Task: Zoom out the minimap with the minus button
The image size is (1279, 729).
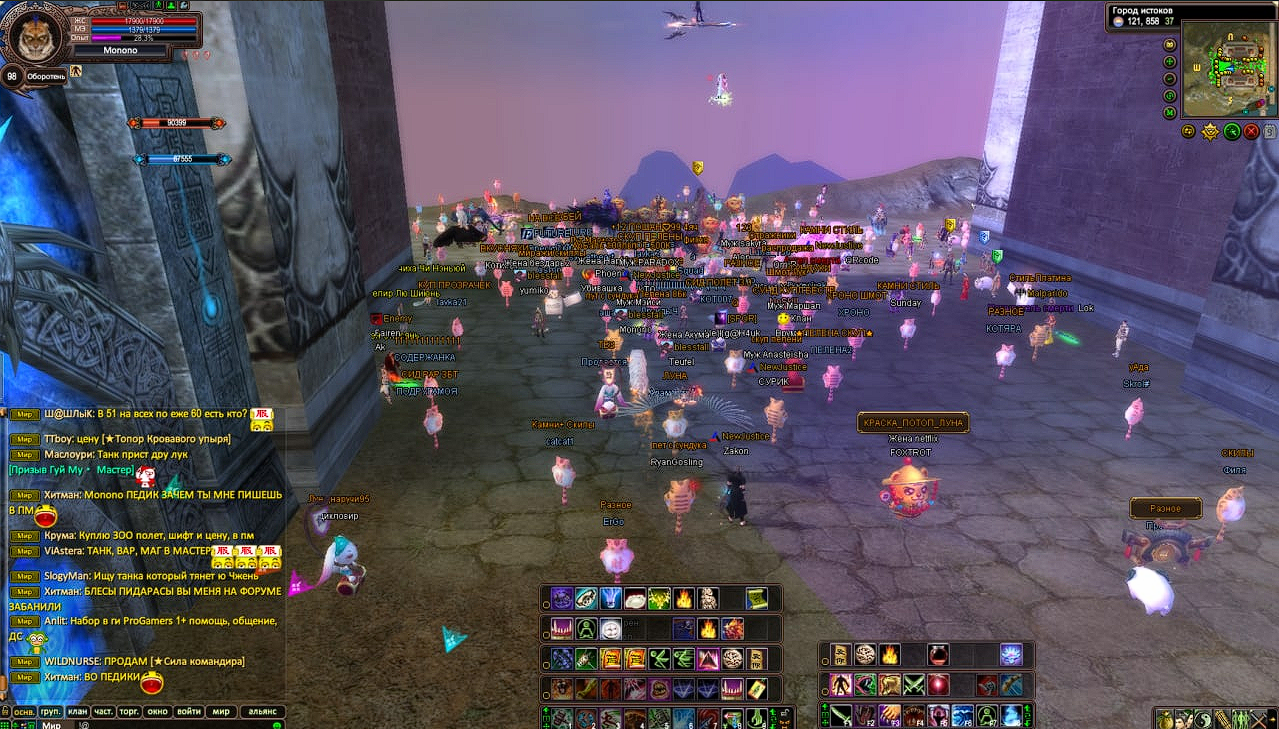Action: tap(1170, 78)
